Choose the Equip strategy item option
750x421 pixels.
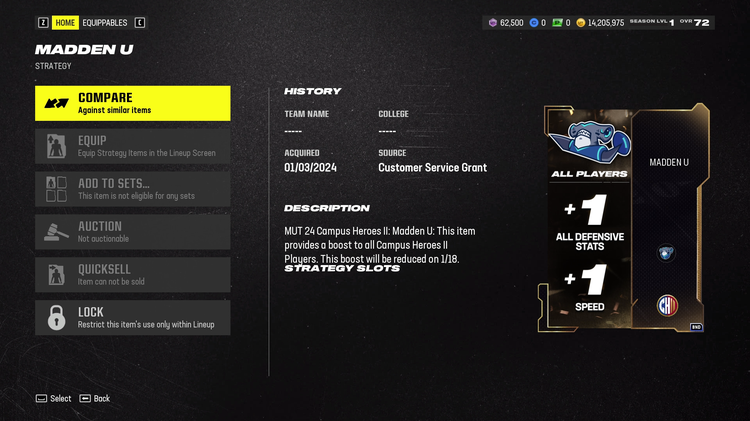point(132,146)
